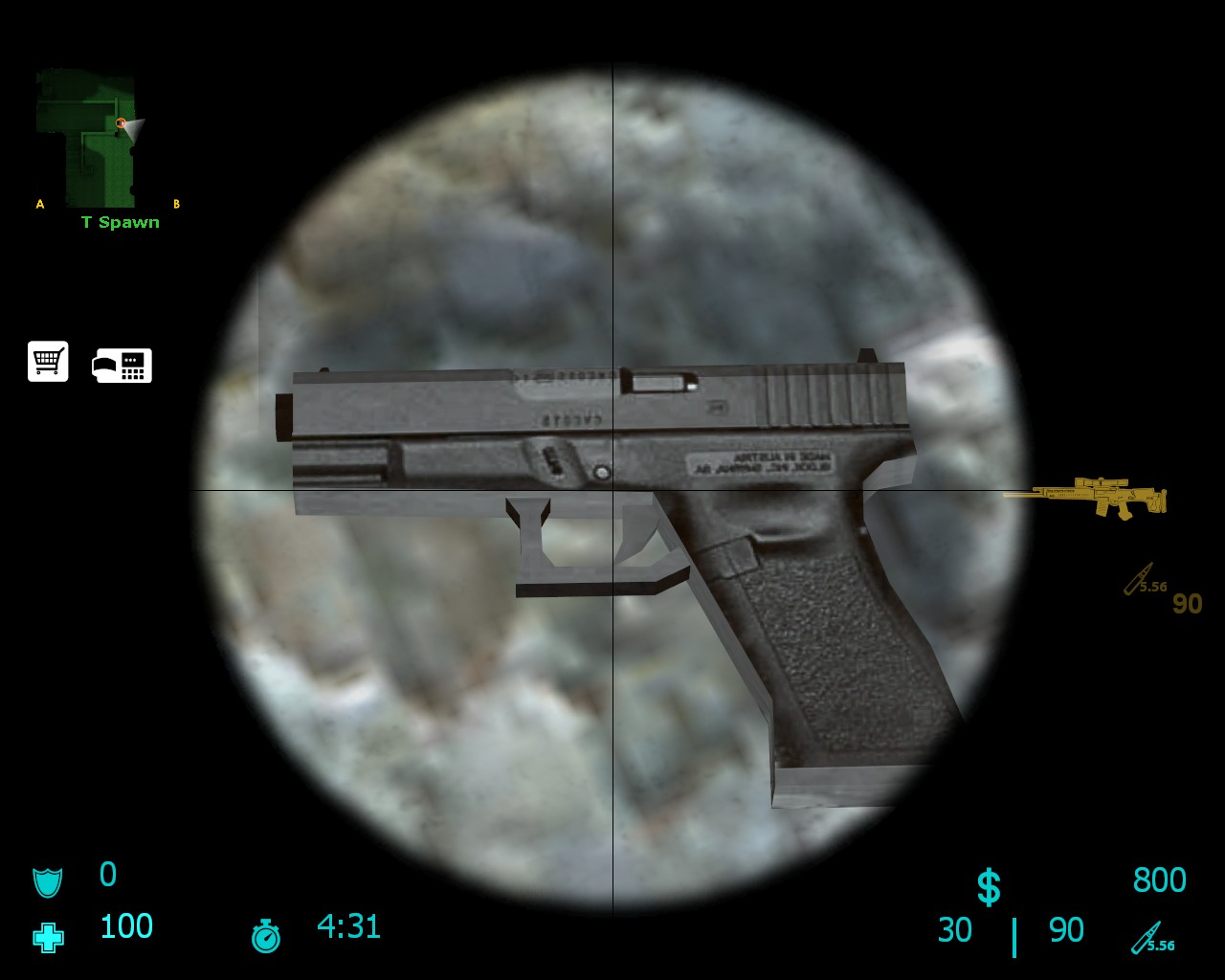Click the 30 magazine ammo counter
Screen dimensions: 1225x980
pyautogui.click(x=954, y=929)
